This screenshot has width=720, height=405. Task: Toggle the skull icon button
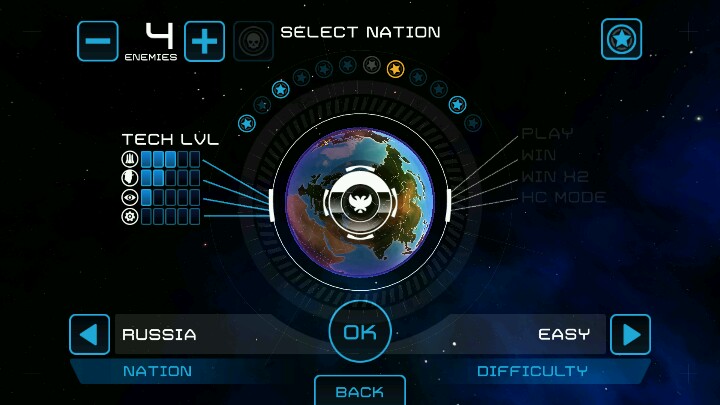tap(253, 41)
